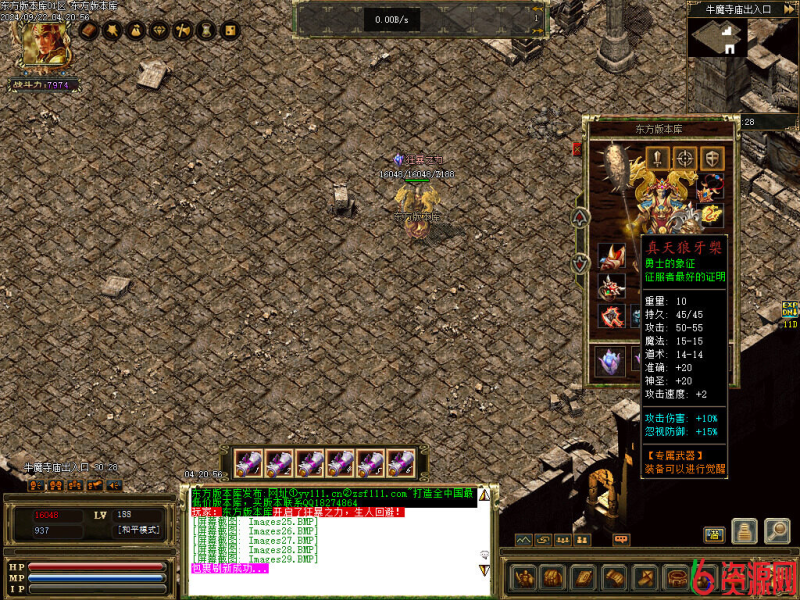Select the purple crystal flower item slot
800x600 pixels.
610,360
